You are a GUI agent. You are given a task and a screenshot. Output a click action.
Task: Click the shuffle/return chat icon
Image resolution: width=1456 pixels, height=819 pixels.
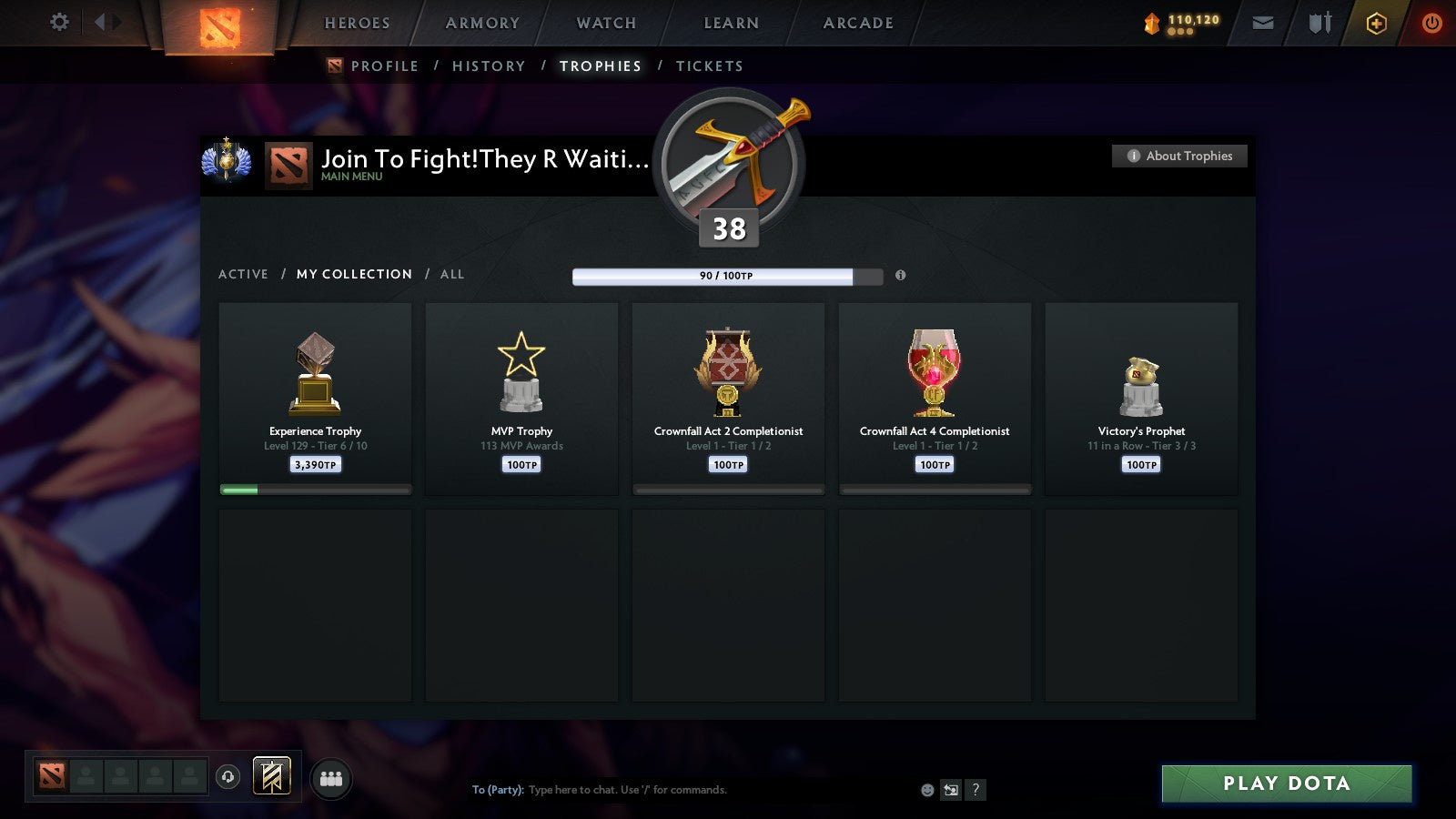click(952, 790)
